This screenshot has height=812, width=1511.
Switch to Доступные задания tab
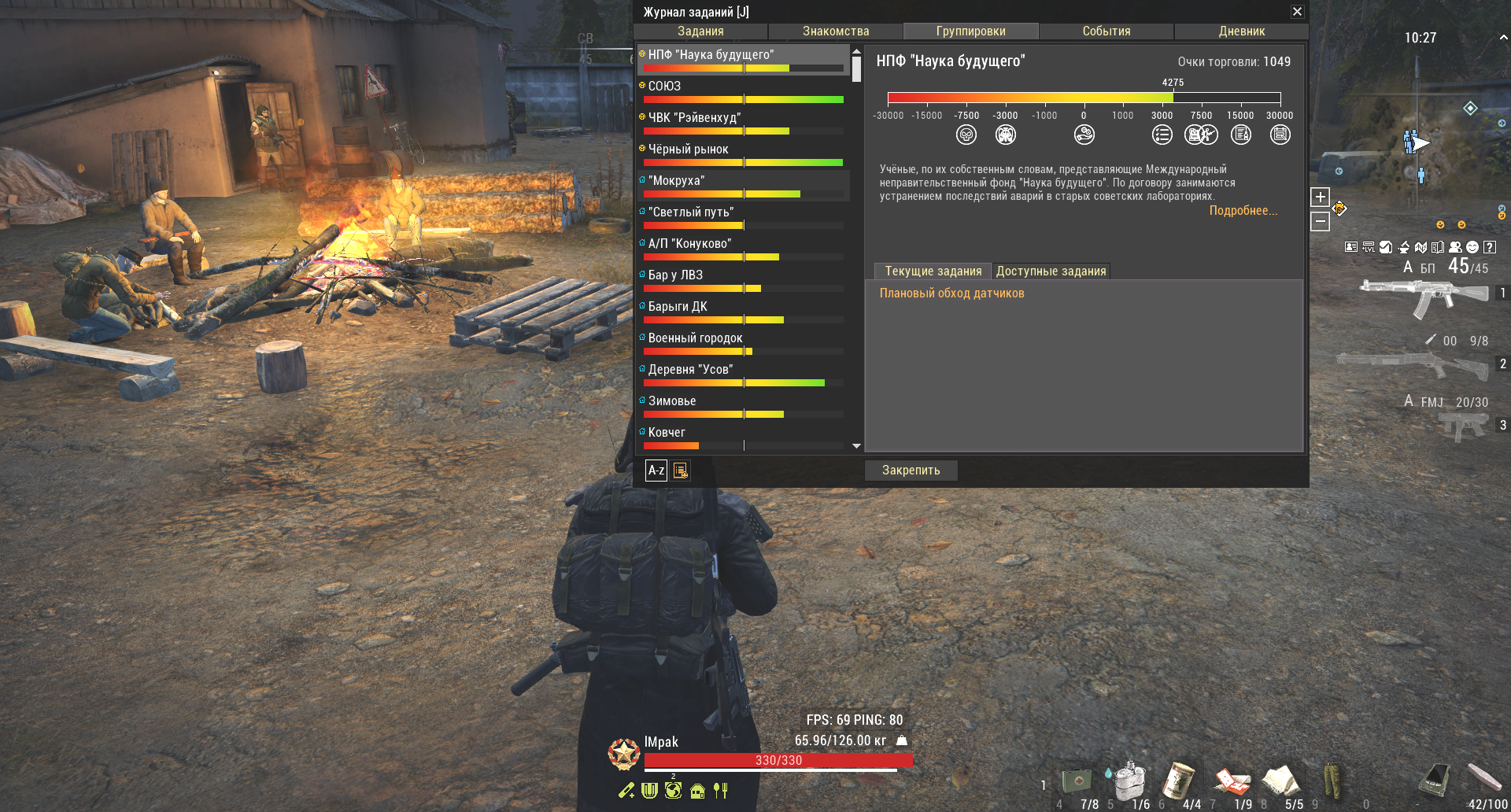[x=1051, y=271]
